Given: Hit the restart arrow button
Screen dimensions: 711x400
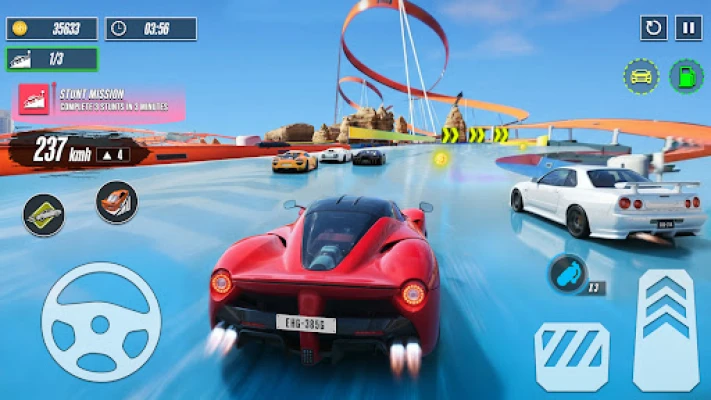Looking at the screenshot, I should click(x=654, y=28).
